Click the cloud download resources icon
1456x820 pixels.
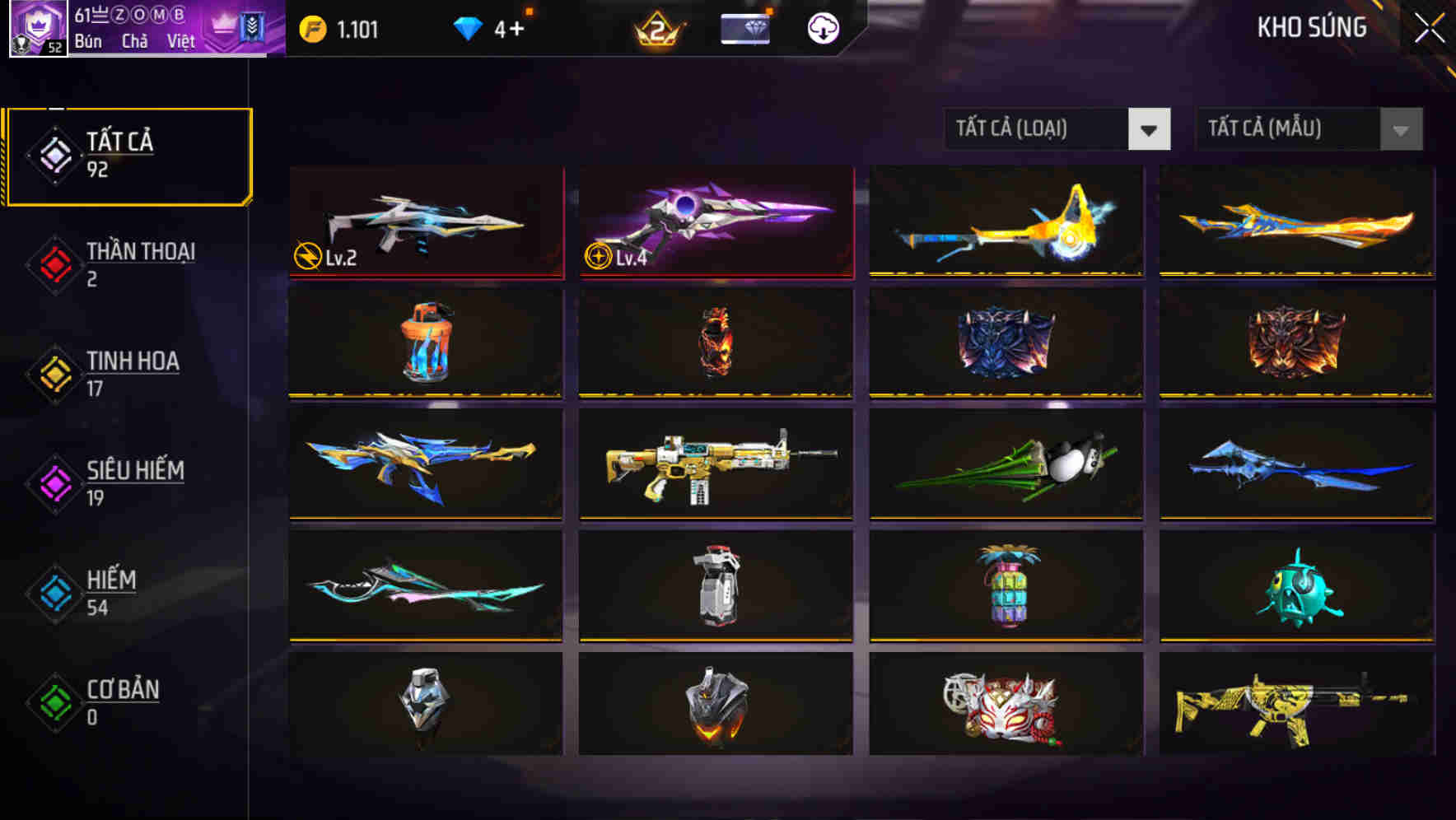[820, 28]
